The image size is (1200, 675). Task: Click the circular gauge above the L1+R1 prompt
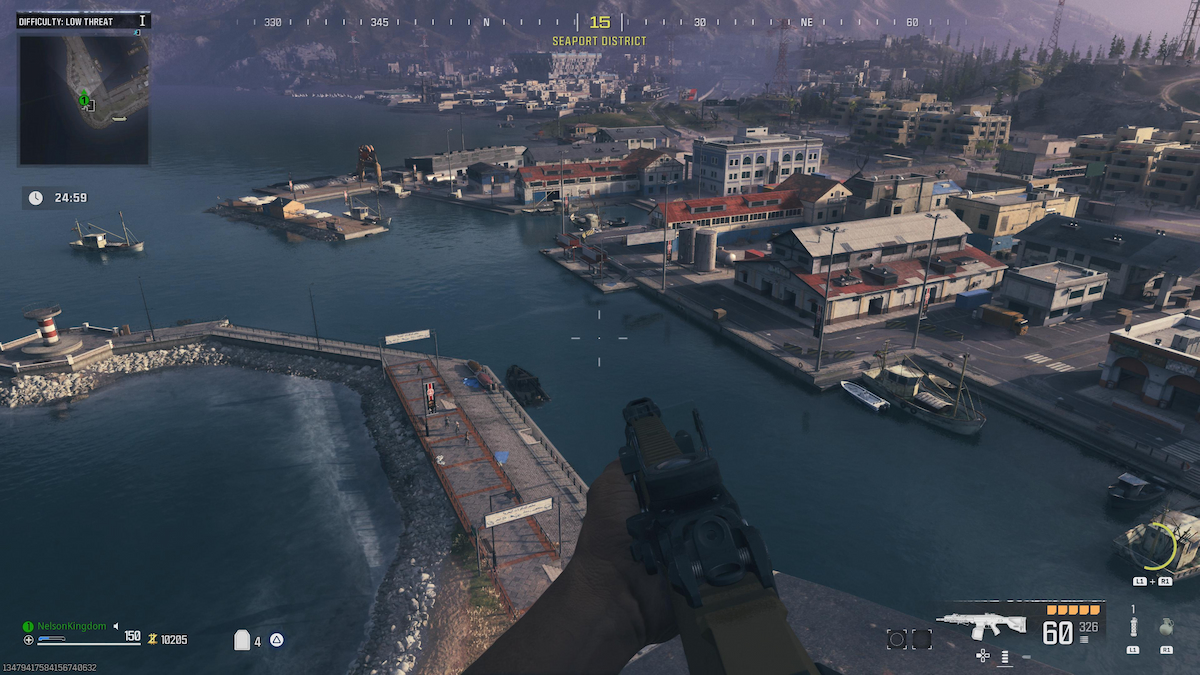(x=1157, y=547)
